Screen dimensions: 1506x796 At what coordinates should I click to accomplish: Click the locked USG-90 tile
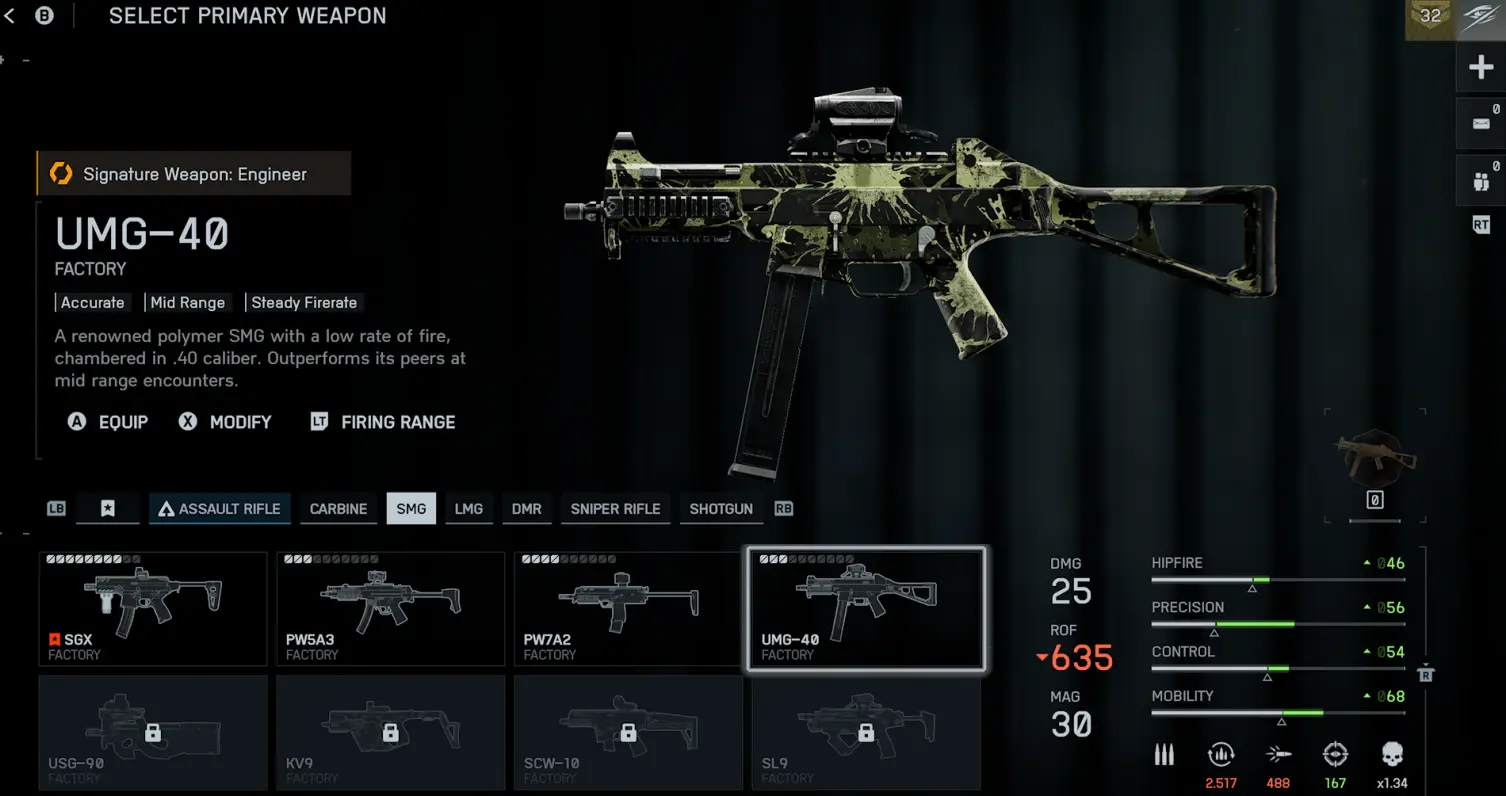tap(153, 733)
